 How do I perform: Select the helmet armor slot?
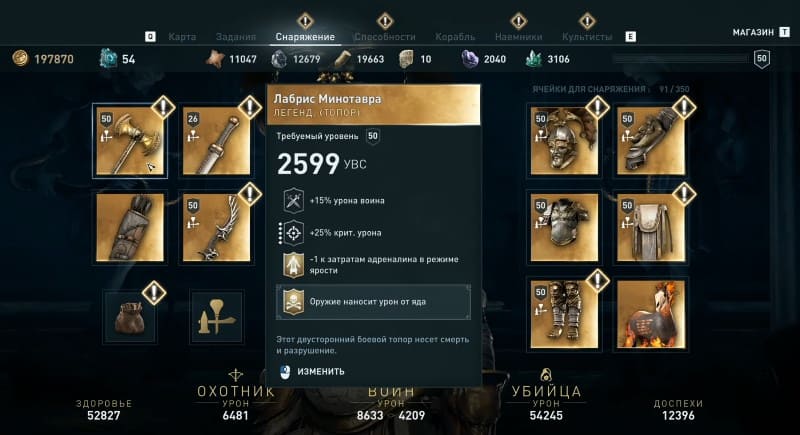pyautogui.click(x=563, y=141)
